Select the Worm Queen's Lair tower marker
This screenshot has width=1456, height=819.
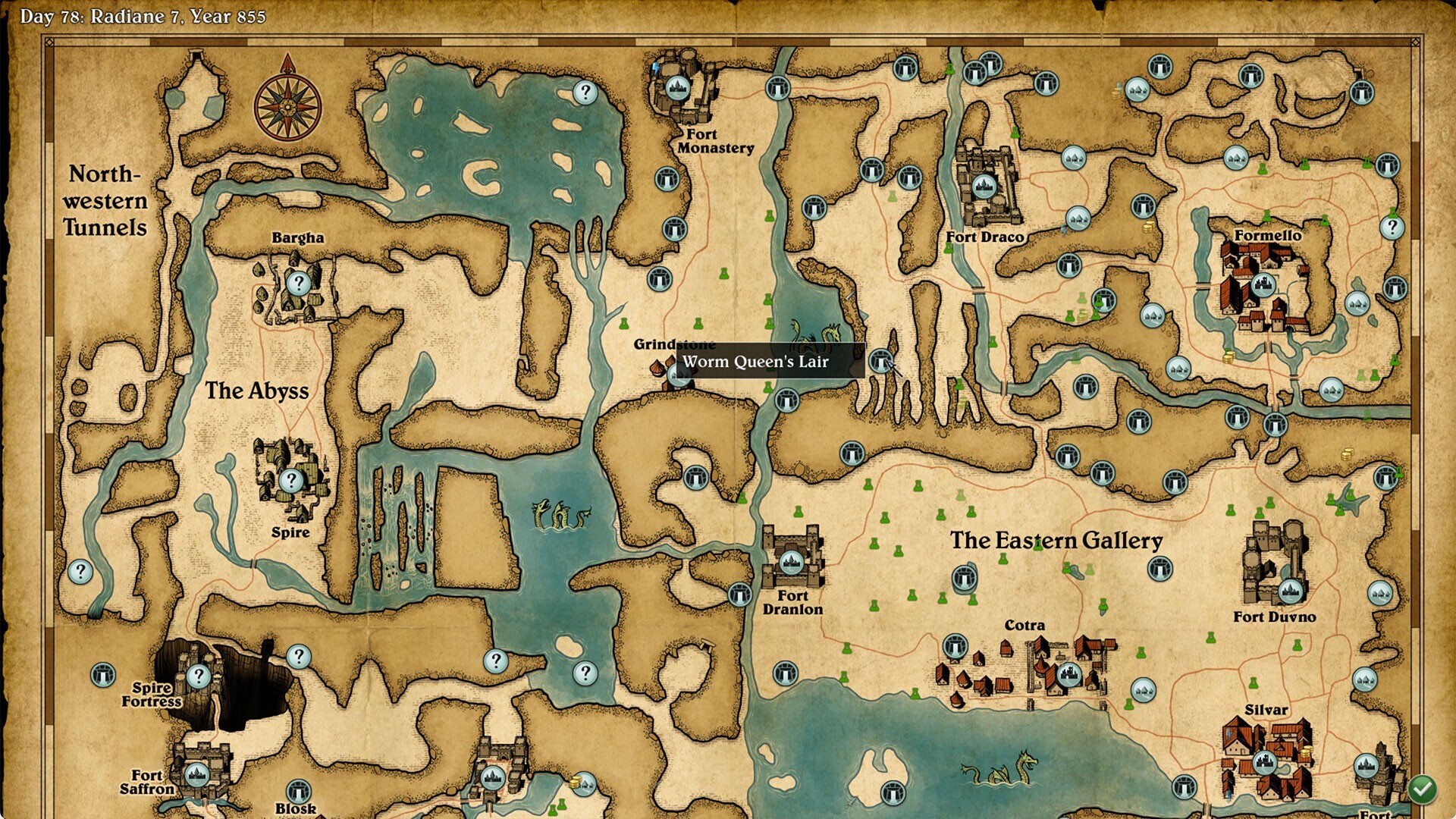click(x=880, y=362)
